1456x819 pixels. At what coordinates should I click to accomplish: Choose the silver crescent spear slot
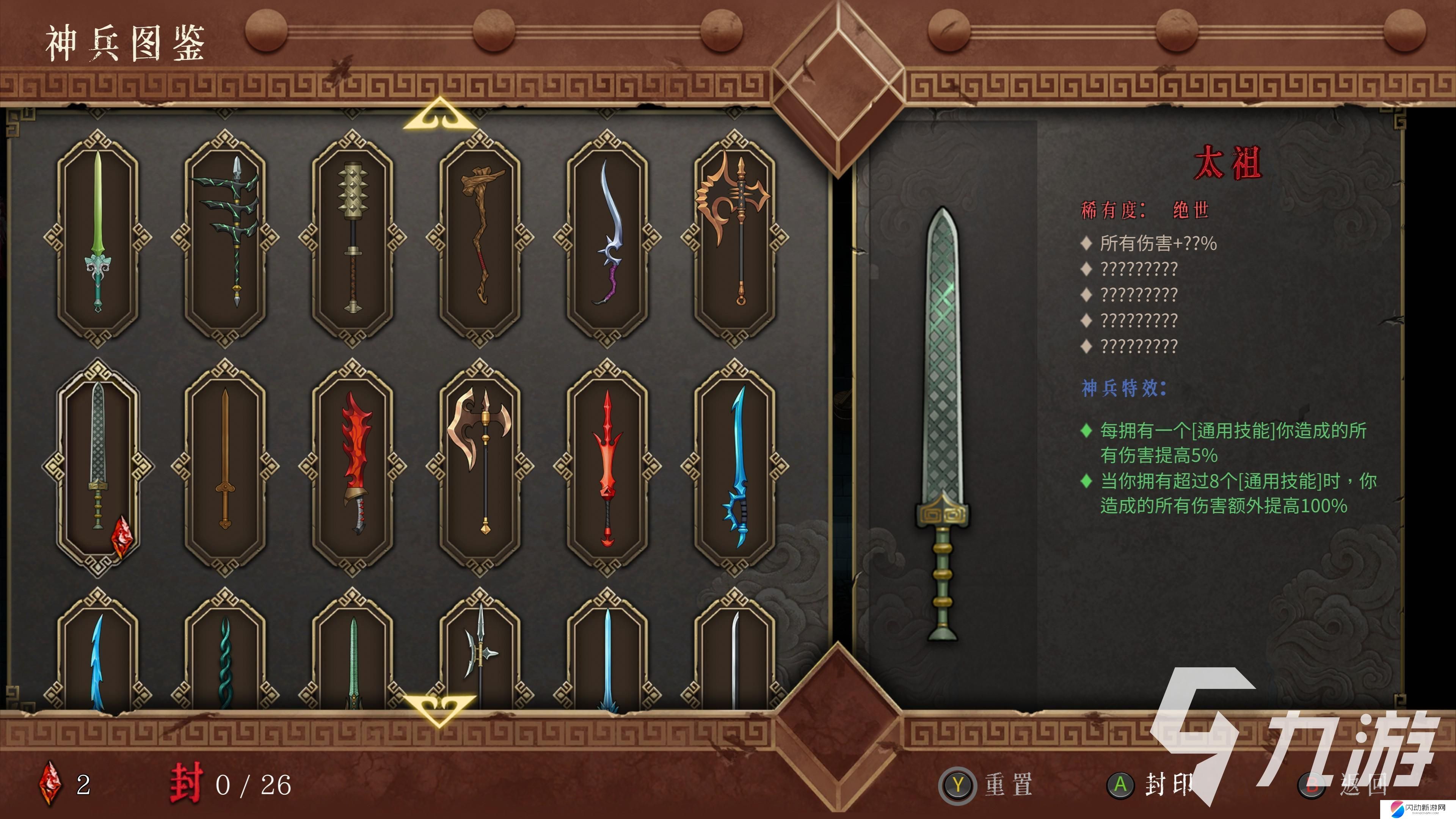[480, 656]
